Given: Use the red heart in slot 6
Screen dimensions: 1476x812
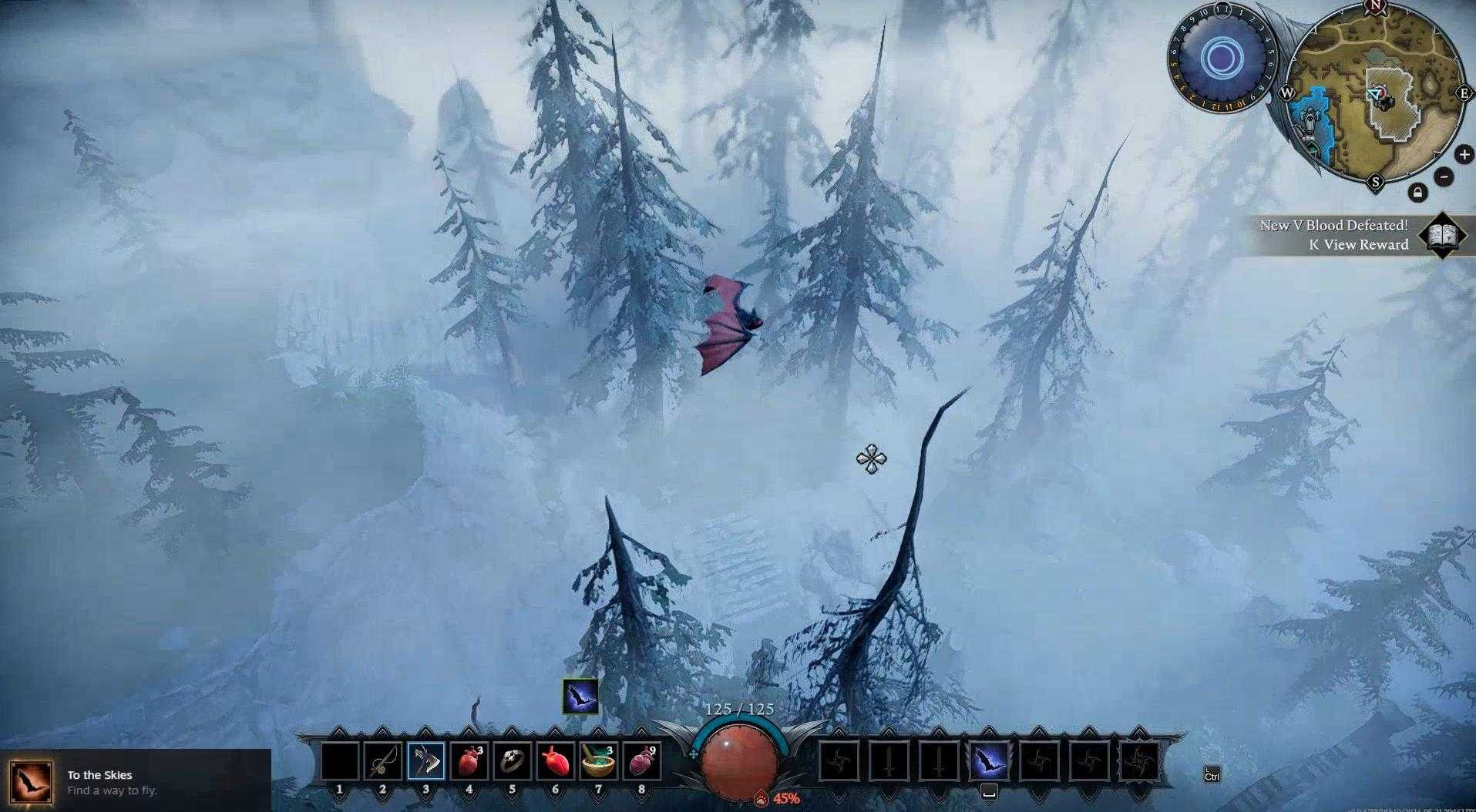Looking at the screenshot, I should point(555,762).
